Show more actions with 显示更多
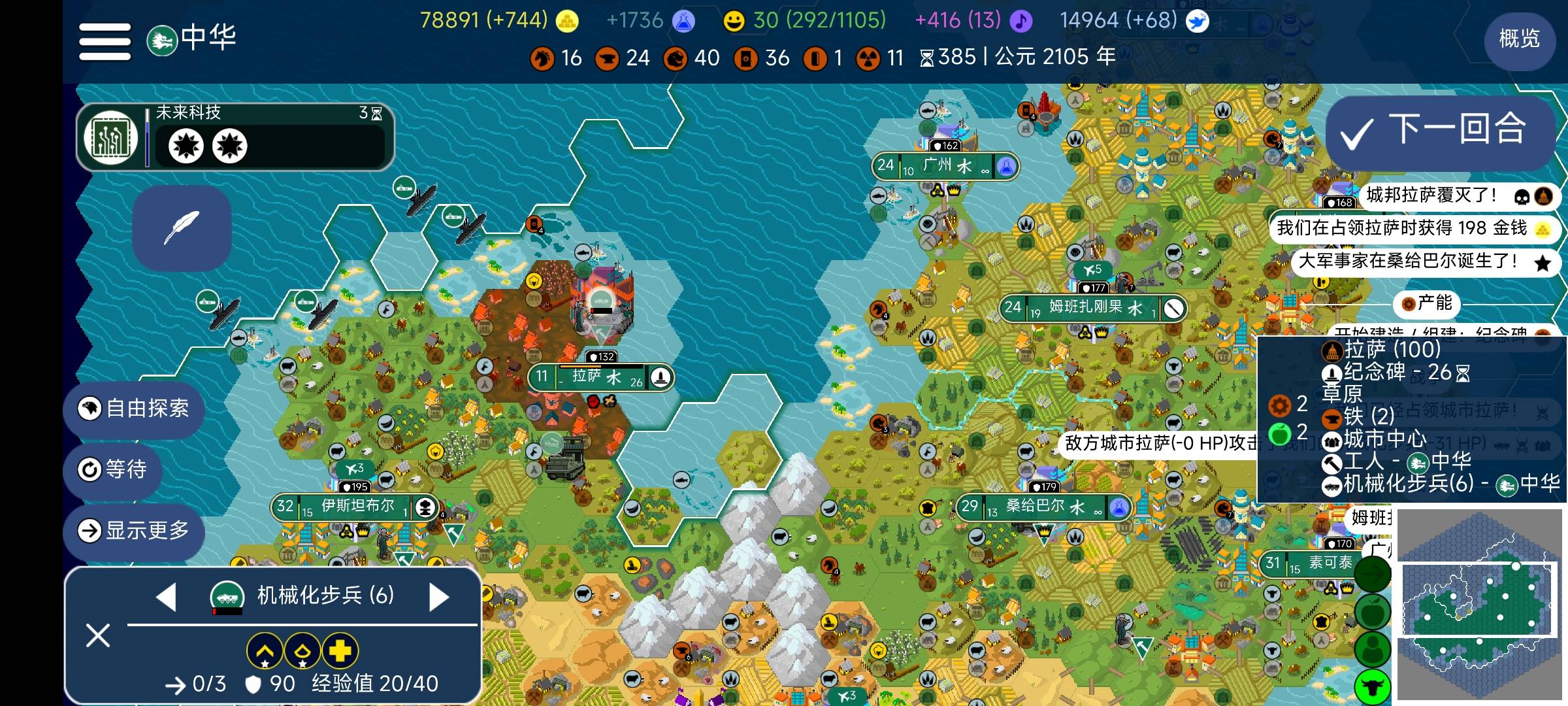 135,530
